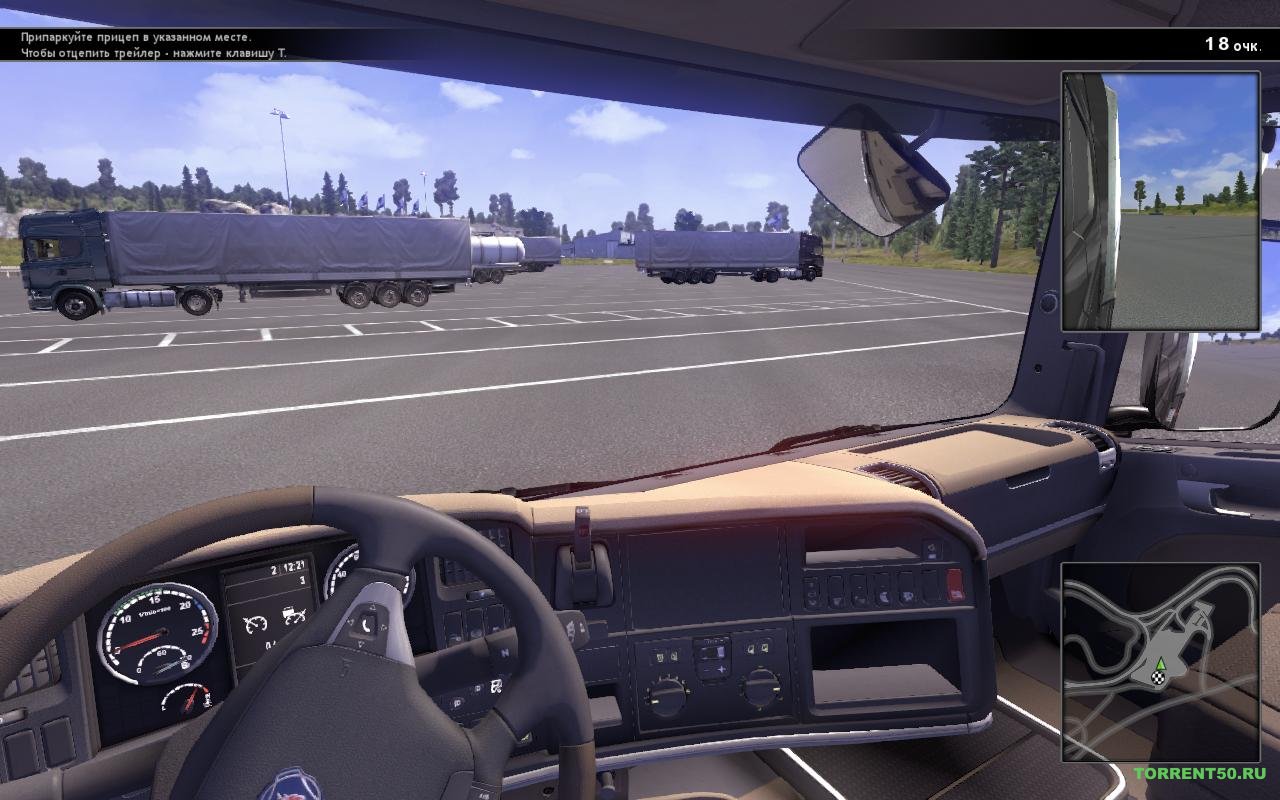The width and height of the screenshot is (1280, 800).
Task: Click the side mirror view overlay
Action: pyautogui.click(x=1160, y=201)
